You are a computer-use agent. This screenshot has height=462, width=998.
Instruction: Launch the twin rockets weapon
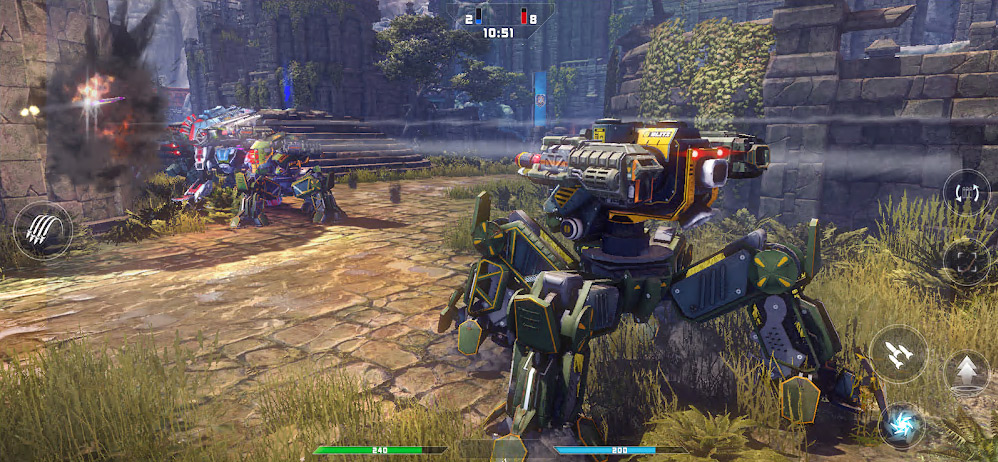click(898, 354)
